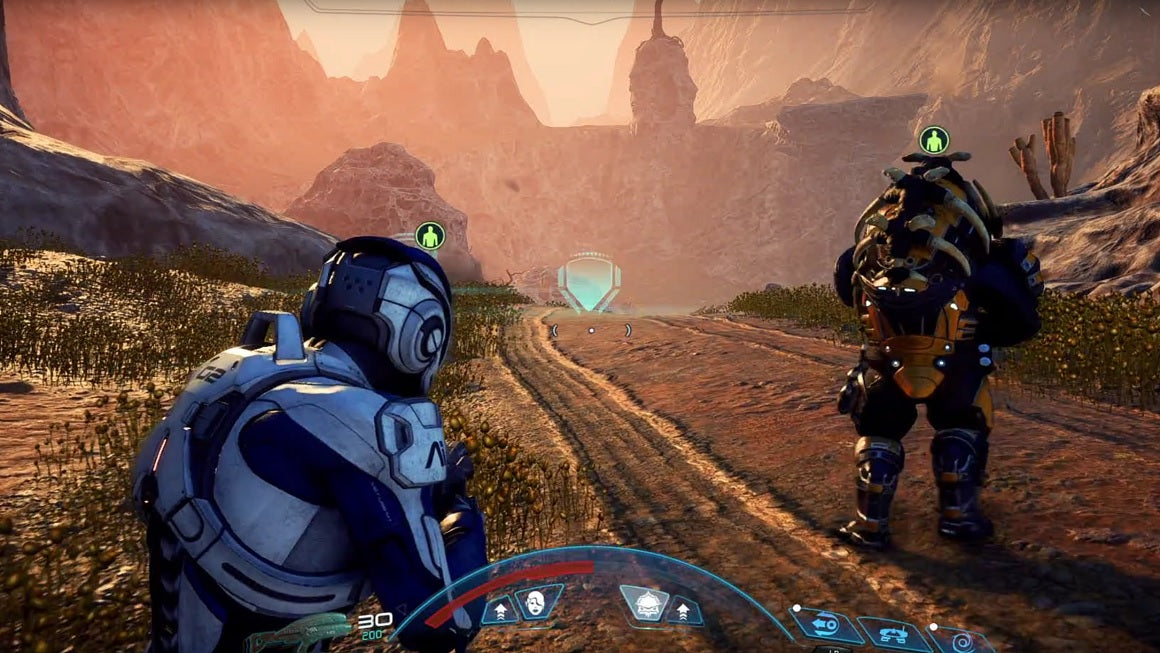Click the chevron beside the krogan squadmate portrait
This screenshot has height=653, width=1160.
point(683,608)
